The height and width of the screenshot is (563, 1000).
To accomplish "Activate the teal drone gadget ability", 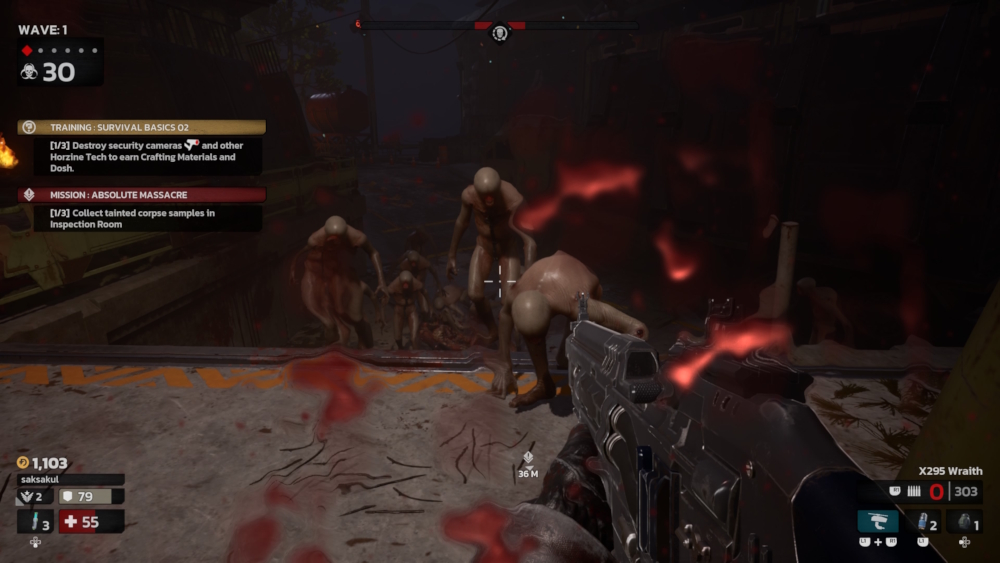I will (x=878, y=521).
